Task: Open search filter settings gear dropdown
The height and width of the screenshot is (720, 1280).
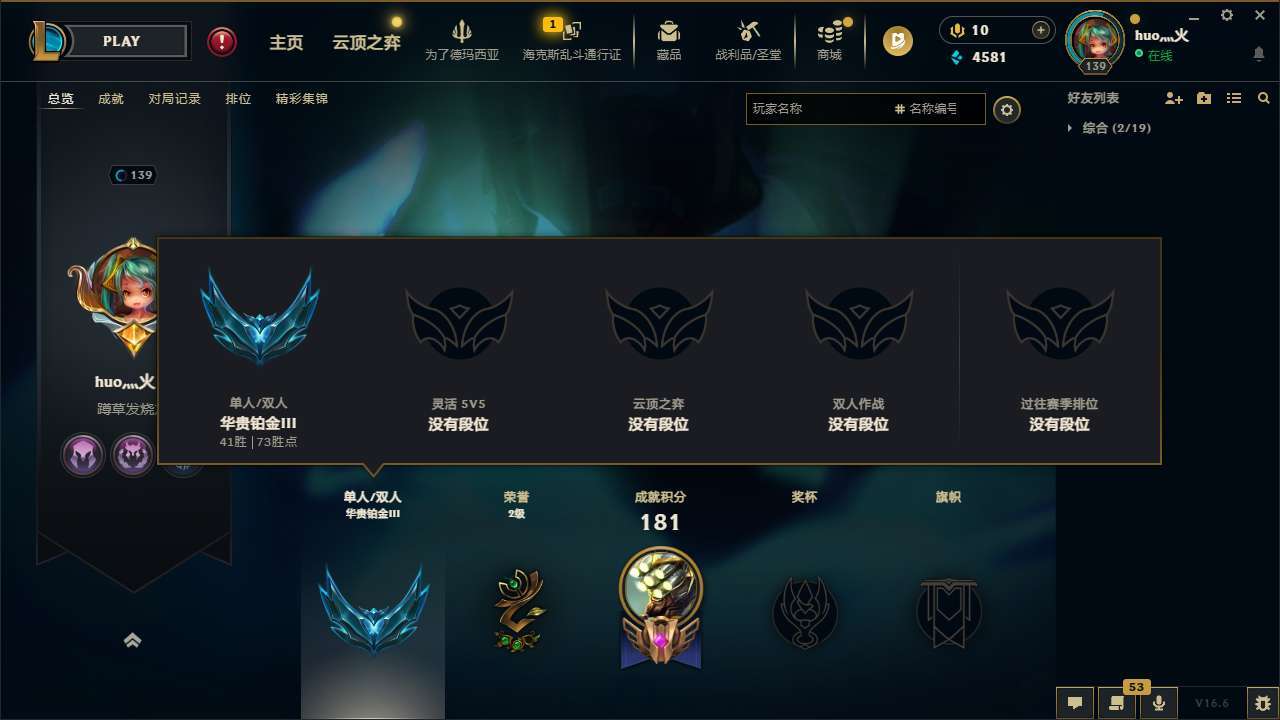Action: point(1007,110)
